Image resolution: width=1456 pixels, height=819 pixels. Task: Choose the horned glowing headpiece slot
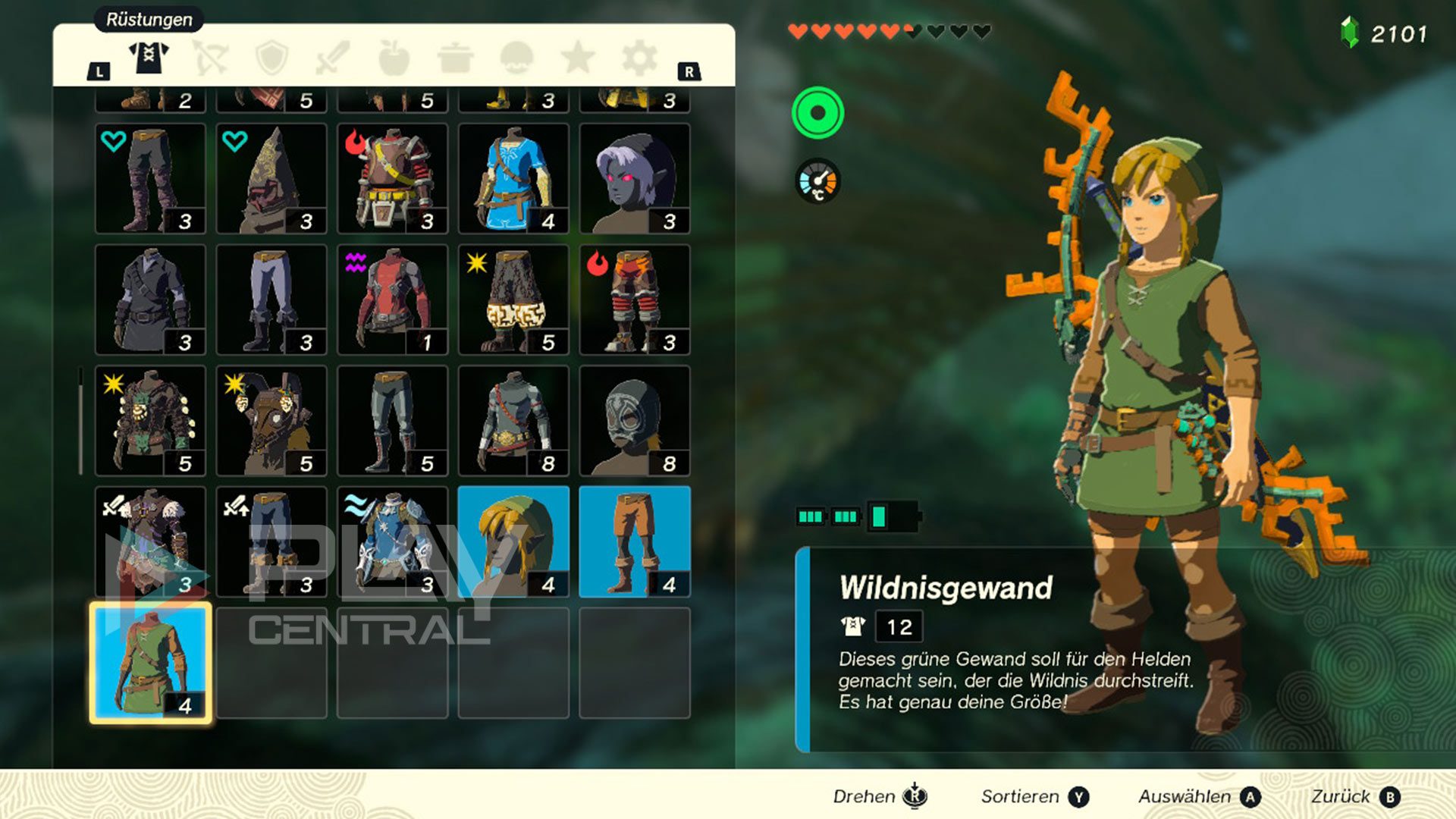click(x=271, y=421)
